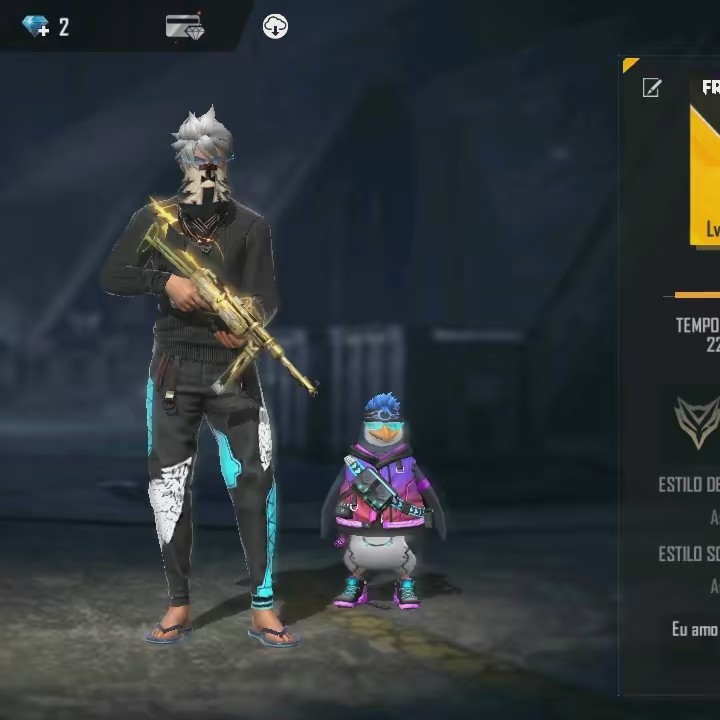The width and height of the screenshot is (720, 720).
Task: Open the diamond card voucher icon
Action: click(185, 27)
